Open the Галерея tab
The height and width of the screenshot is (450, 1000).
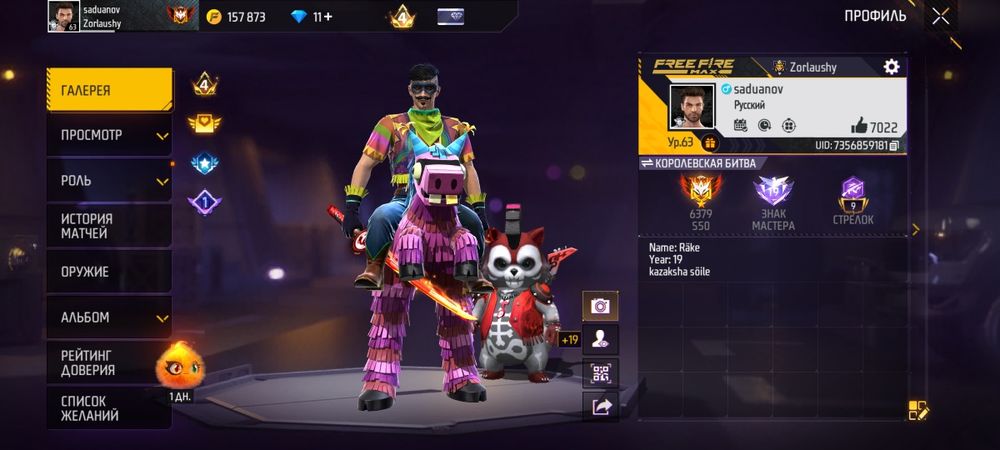pos(108,90)
